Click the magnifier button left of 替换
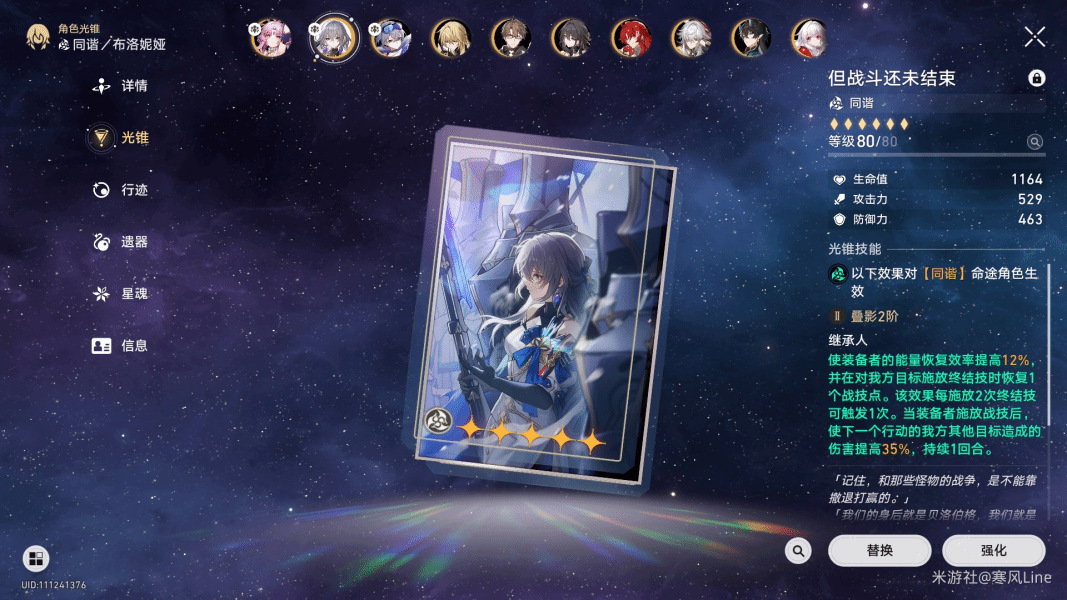The height and width of the screenshot is (600, 1067). [x=798, y=551]
